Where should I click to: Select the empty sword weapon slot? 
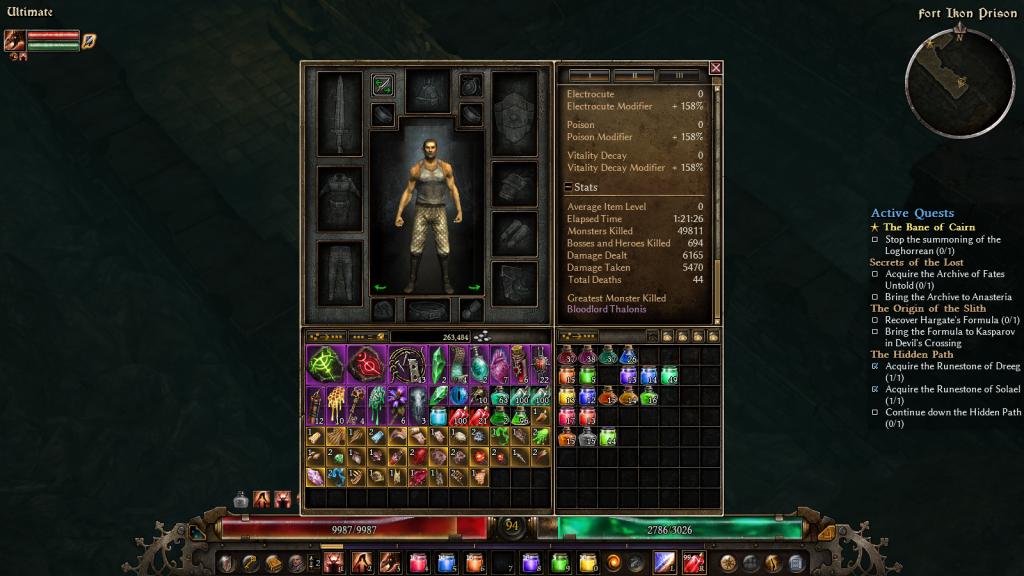tap(339, 112)
